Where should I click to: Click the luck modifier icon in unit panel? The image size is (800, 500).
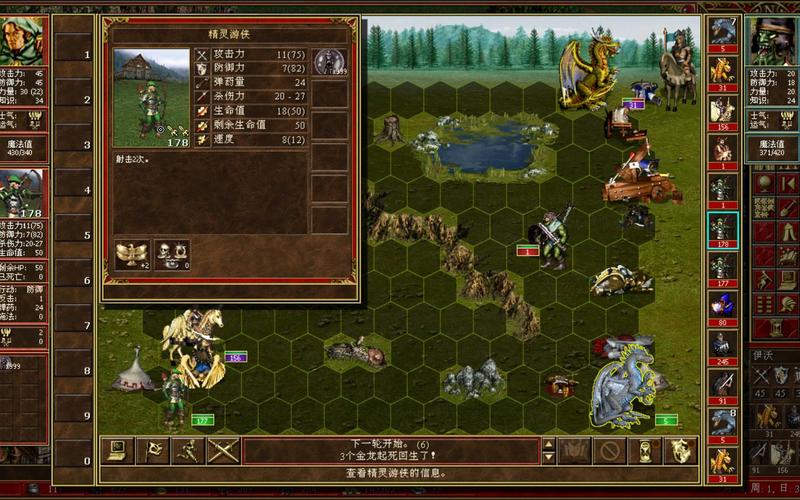coord(171,253)
